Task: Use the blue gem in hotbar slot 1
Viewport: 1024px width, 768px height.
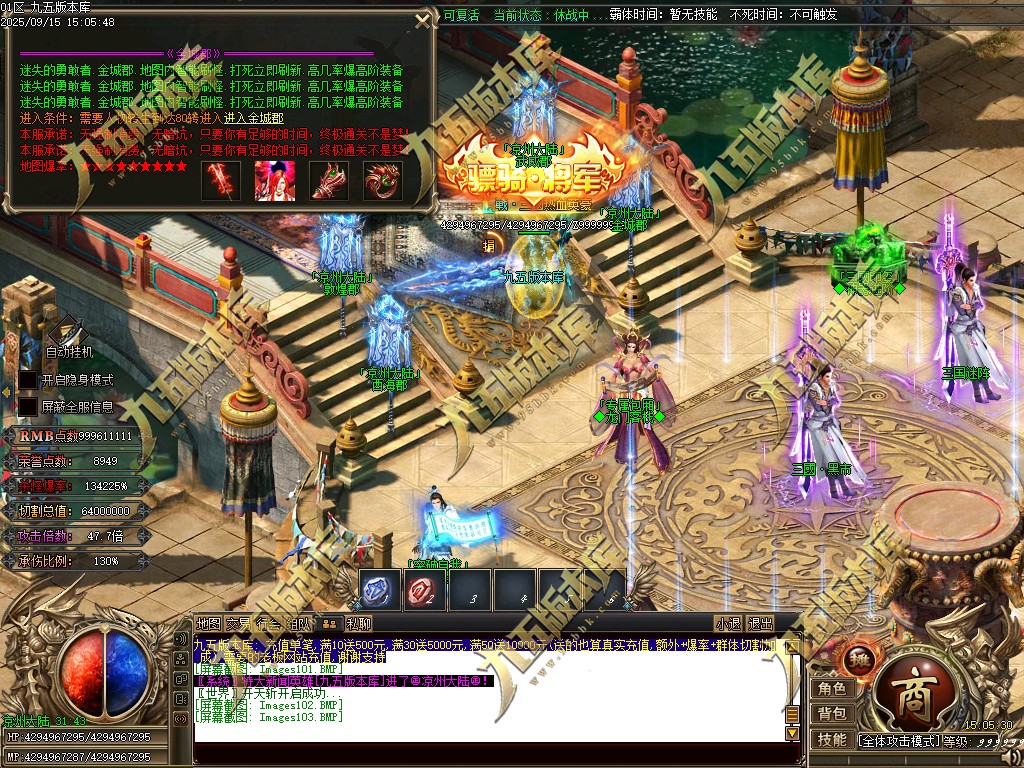Action: point(380,591)
